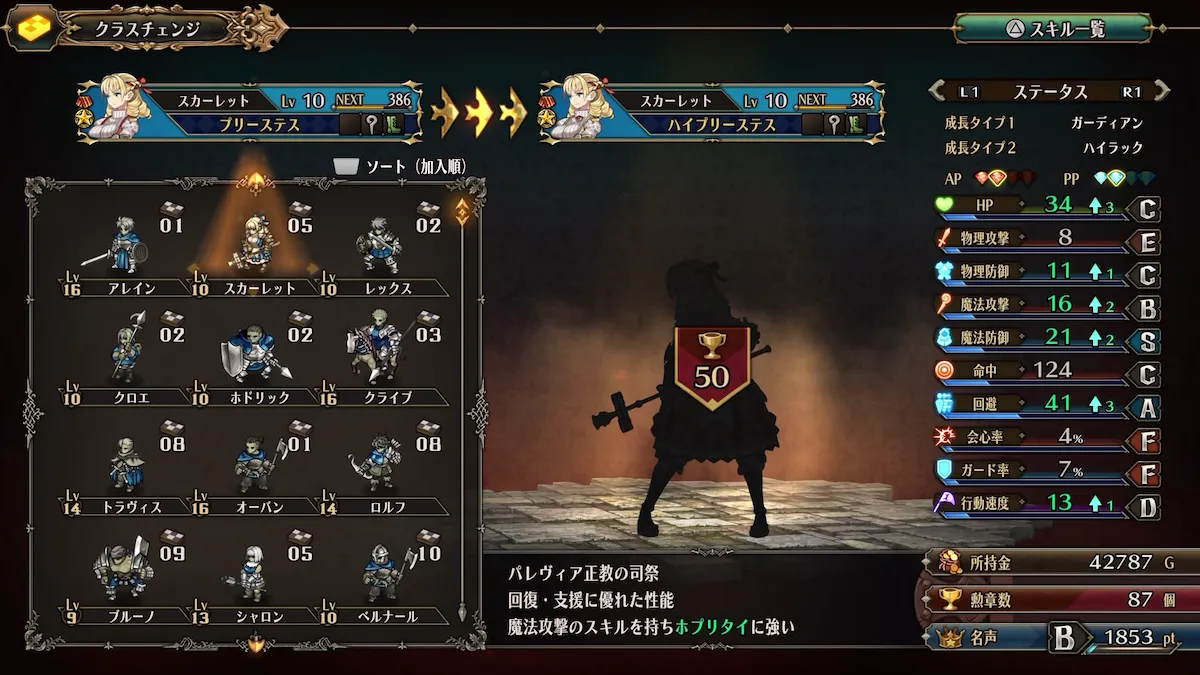Image resolution: width=1200 pixels, height=675 pixels.
Task: Select the ハイプリーステス class change panel
Action: point(710,112)
